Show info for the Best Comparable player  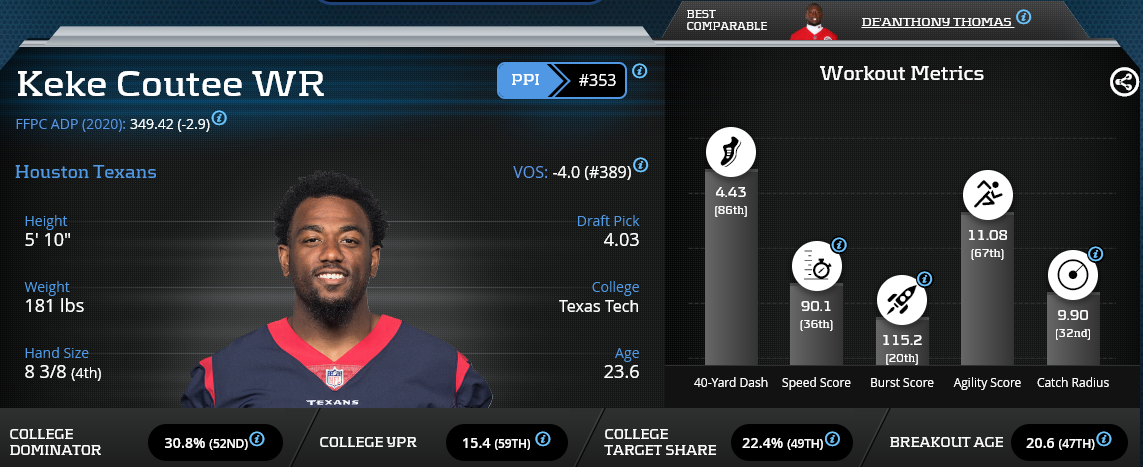click(1023, 17)
